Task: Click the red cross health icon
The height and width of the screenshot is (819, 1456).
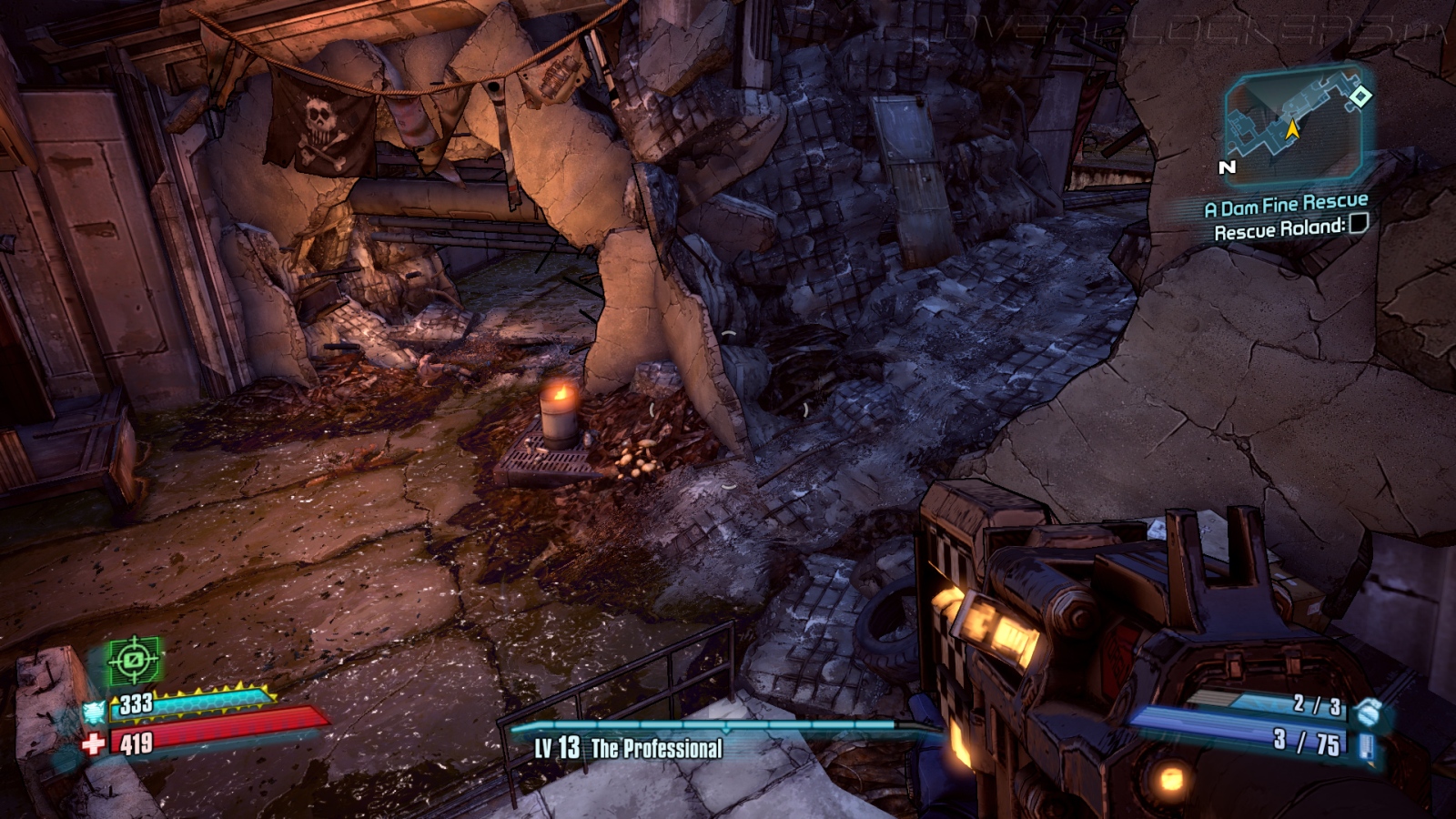Action: click(x=93, y=744)
